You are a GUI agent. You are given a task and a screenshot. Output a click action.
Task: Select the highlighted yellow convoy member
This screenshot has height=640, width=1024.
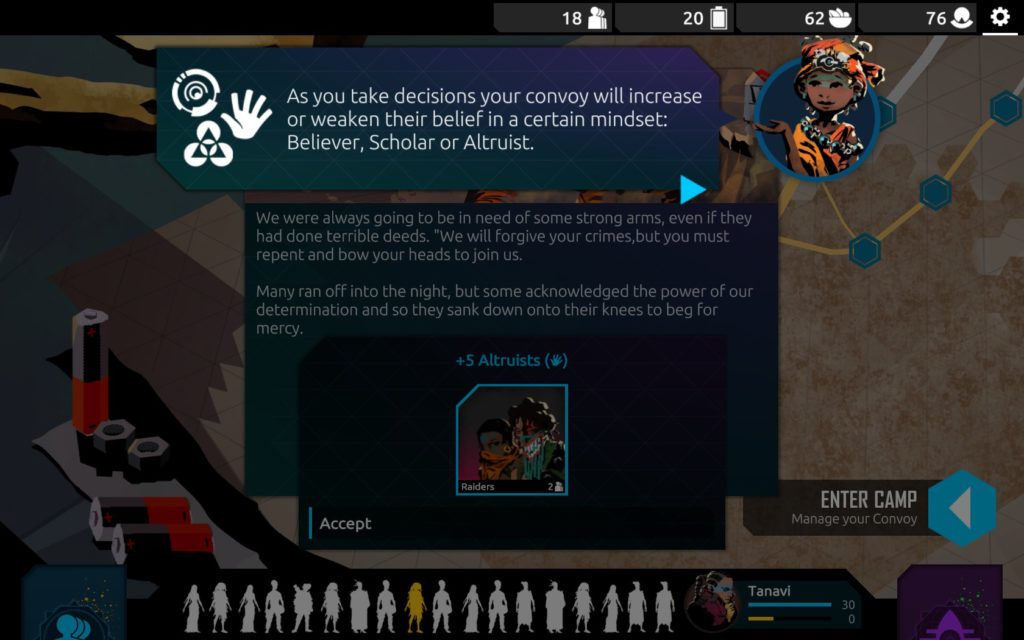414,606
